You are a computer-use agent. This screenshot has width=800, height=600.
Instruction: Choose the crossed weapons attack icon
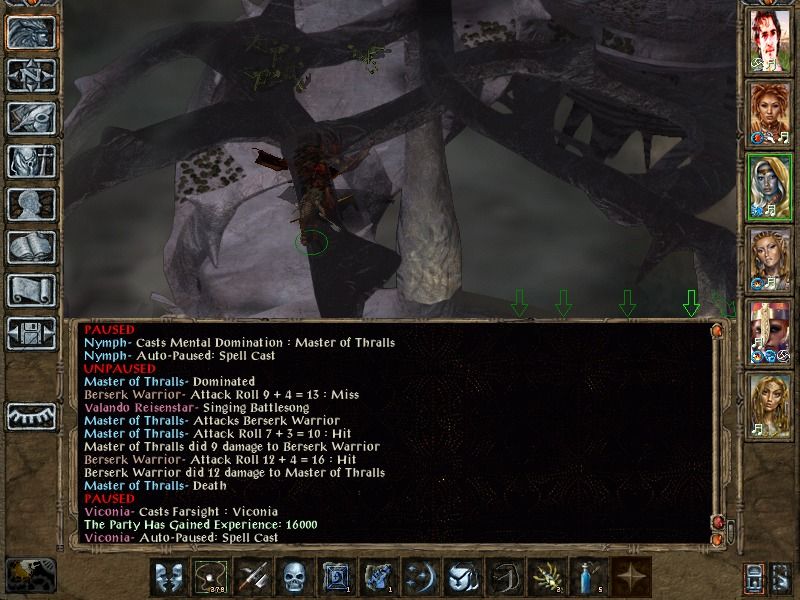click(252, 577)
